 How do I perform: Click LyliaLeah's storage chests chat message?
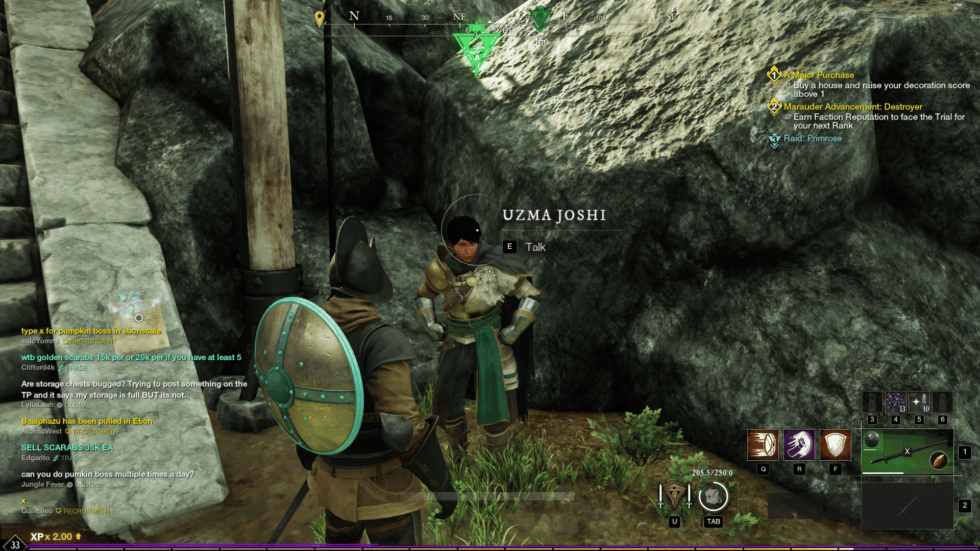click(133, 389)
